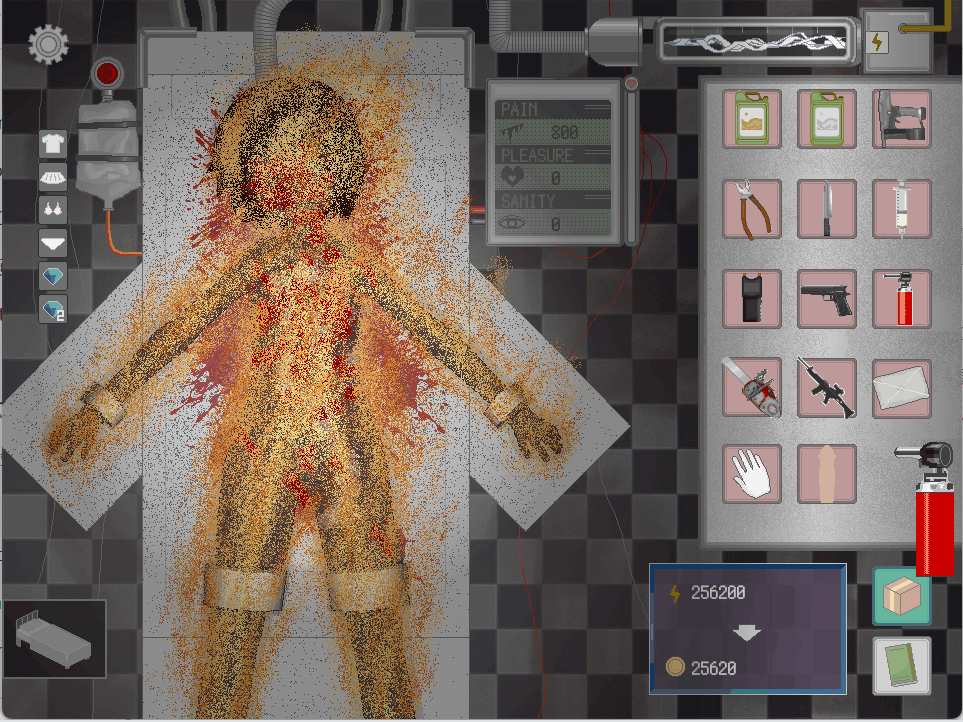Image resolution: width=963 pixels, height=722 pixels.
Task: Choose the envelope slot
Action: 902,388
